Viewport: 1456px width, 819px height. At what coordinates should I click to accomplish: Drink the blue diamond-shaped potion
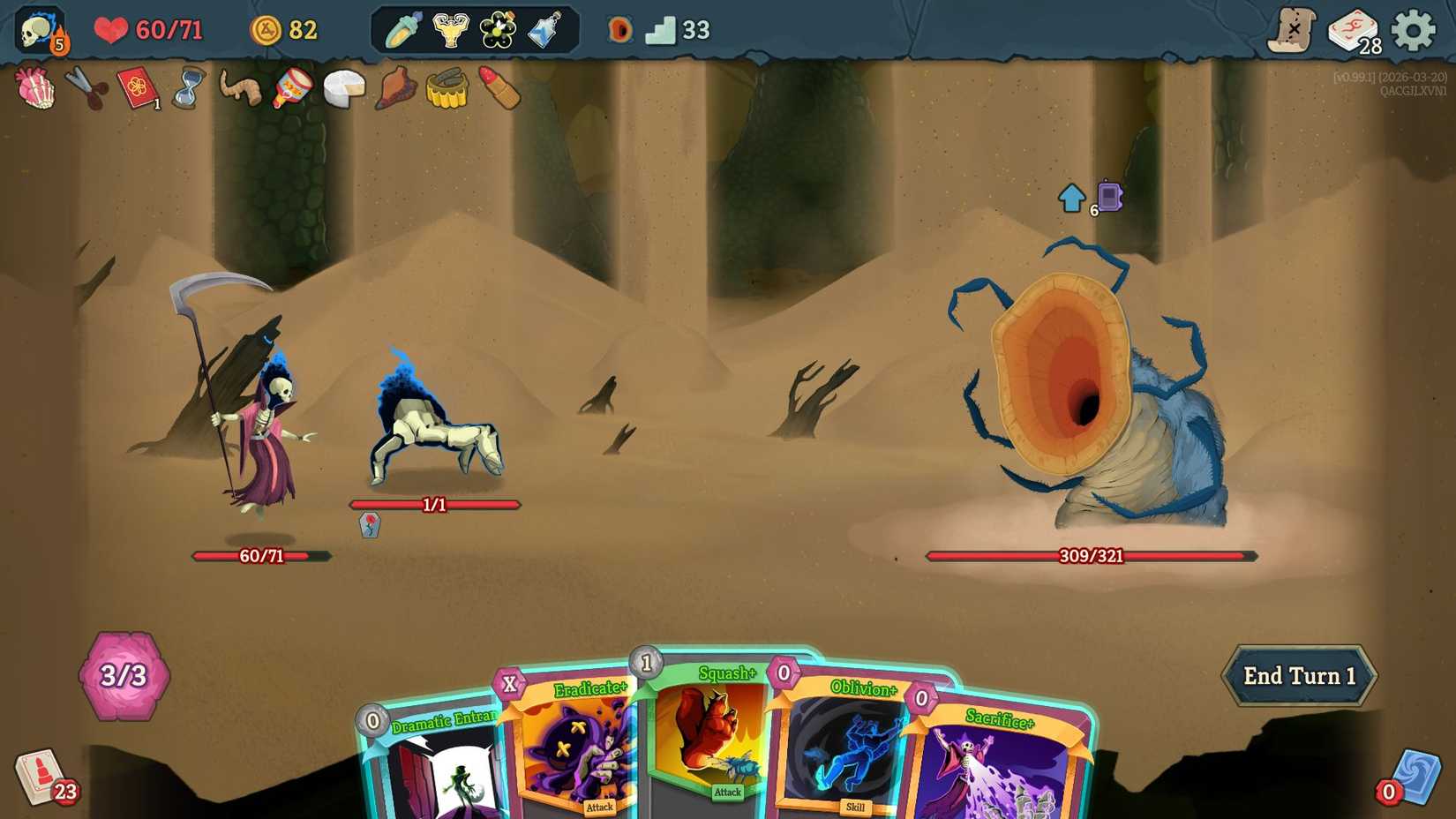coord(545,29)
